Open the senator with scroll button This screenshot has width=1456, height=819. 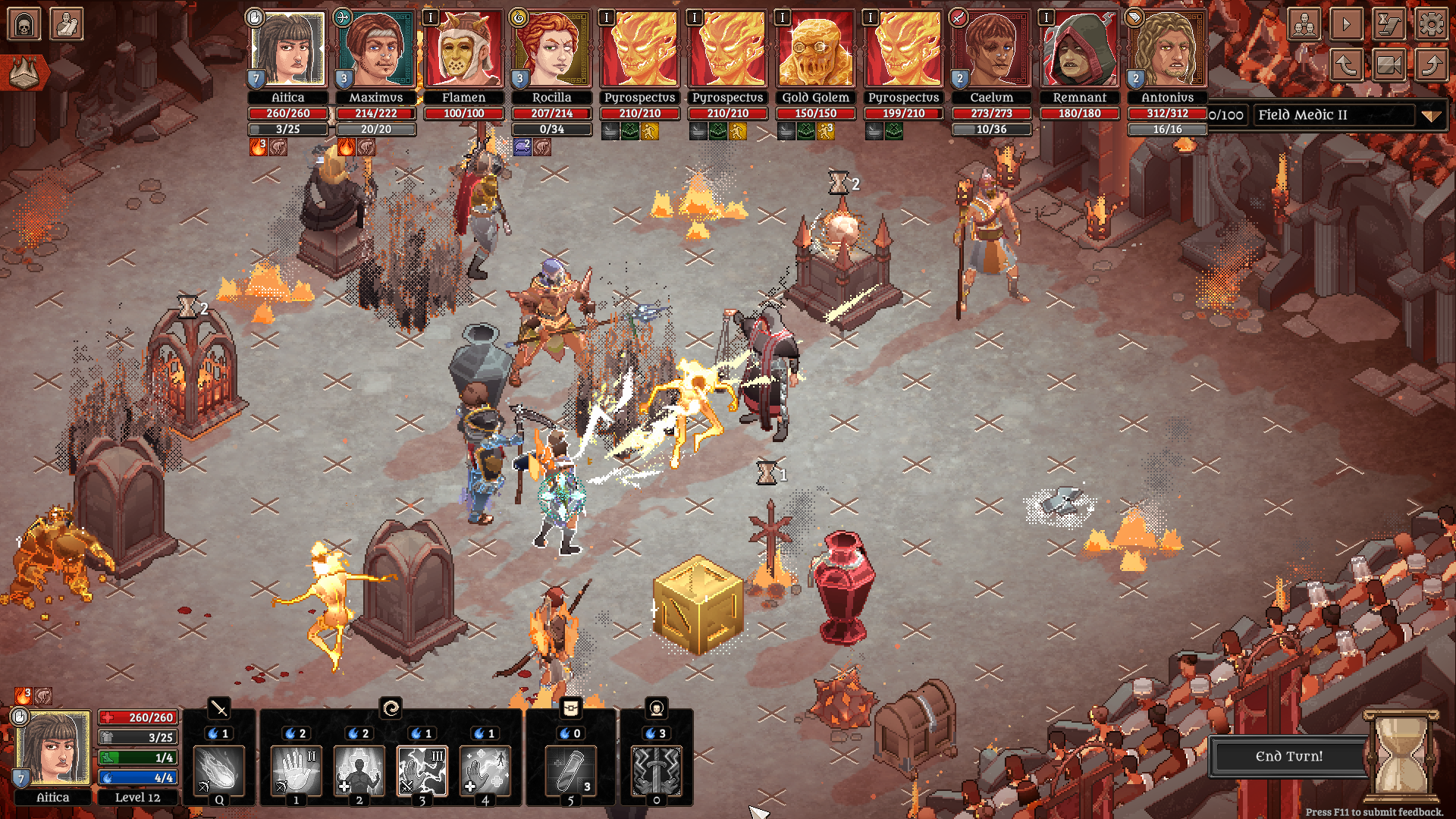coord(67,24)
